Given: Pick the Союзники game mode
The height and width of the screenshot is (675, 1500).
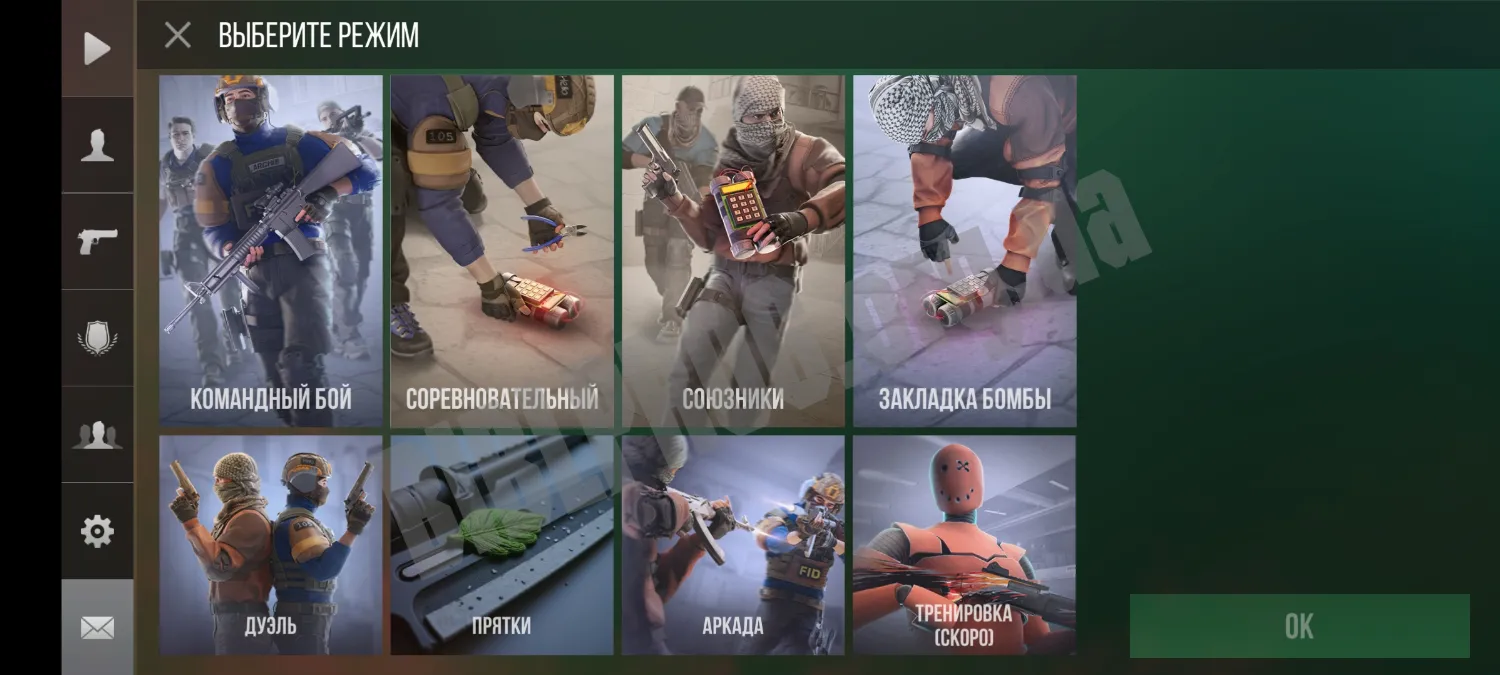Looking at the screenshot, I should coord(733,250).
